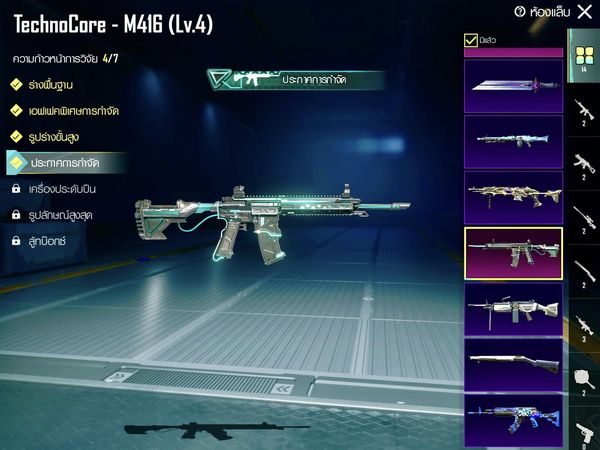Choose the white machine gun skin thumbnail

coord(513,309)
